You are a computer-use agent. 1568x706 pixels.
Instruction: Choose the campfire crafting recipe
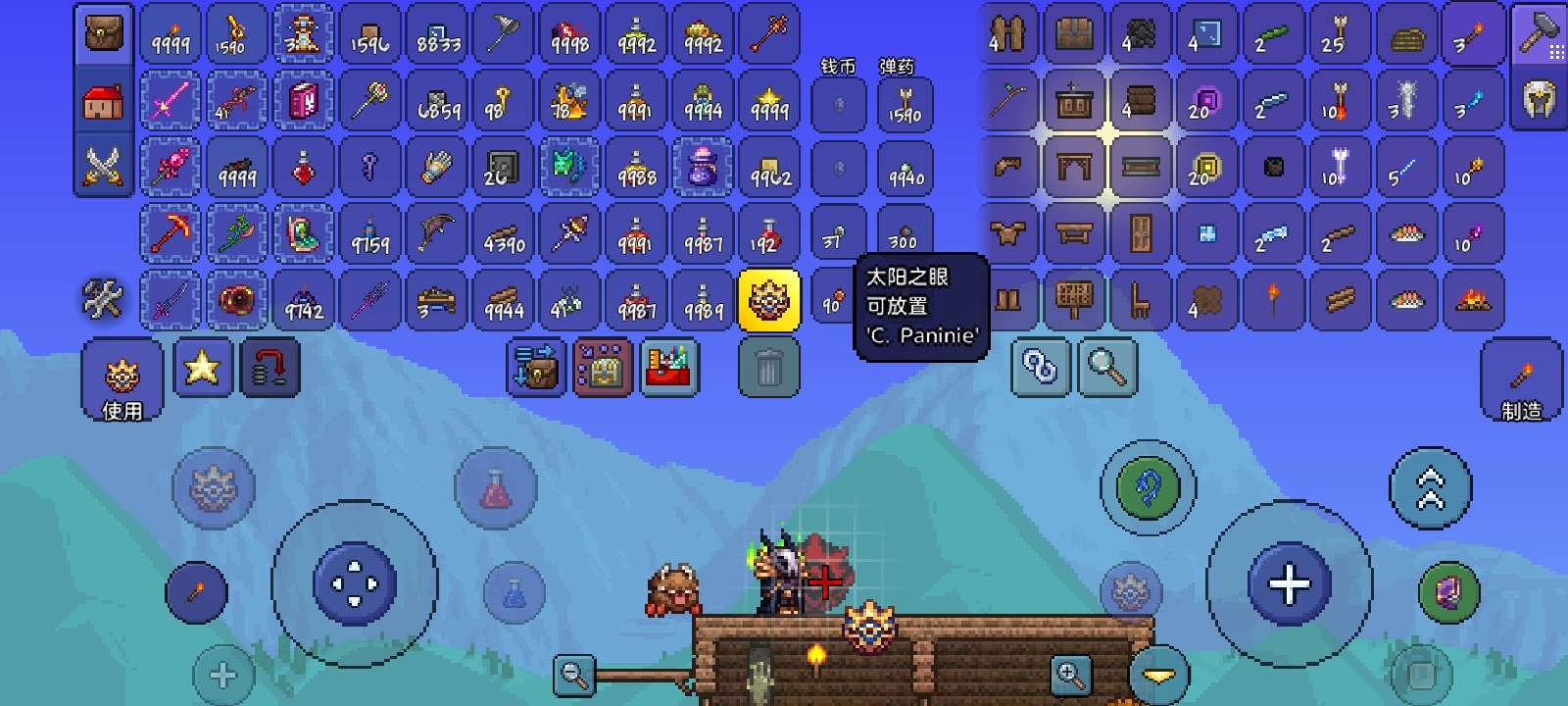[x=1472, y=300]
